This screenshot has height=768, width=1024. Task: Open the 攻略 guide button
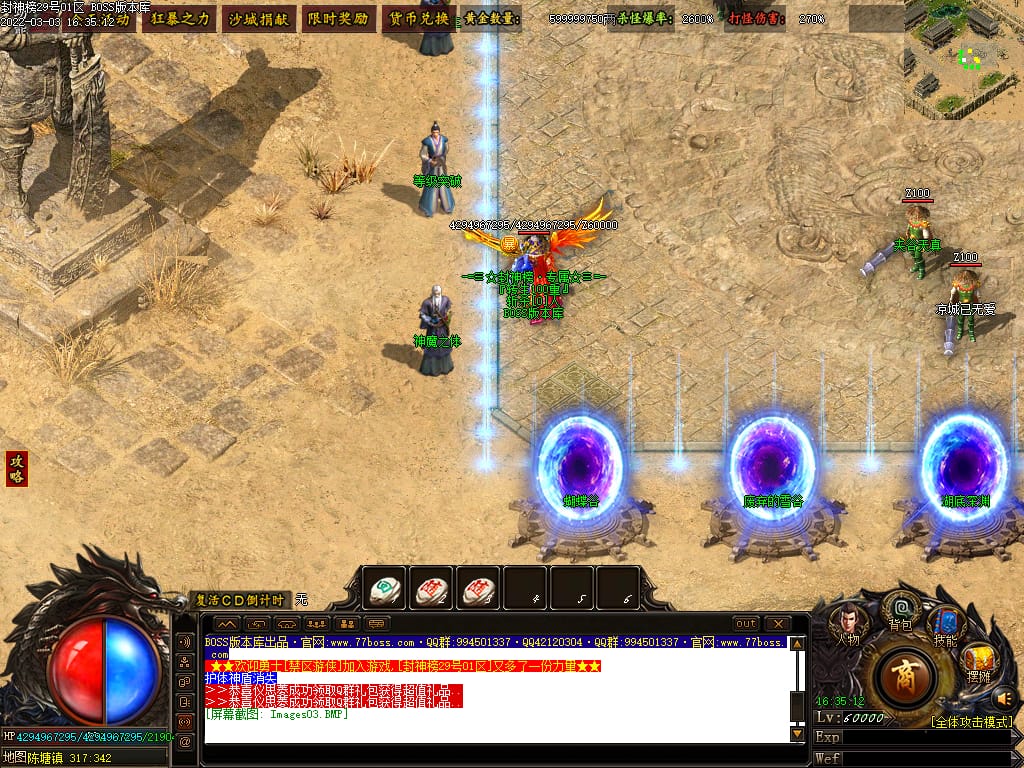click(x=16, y=468)
